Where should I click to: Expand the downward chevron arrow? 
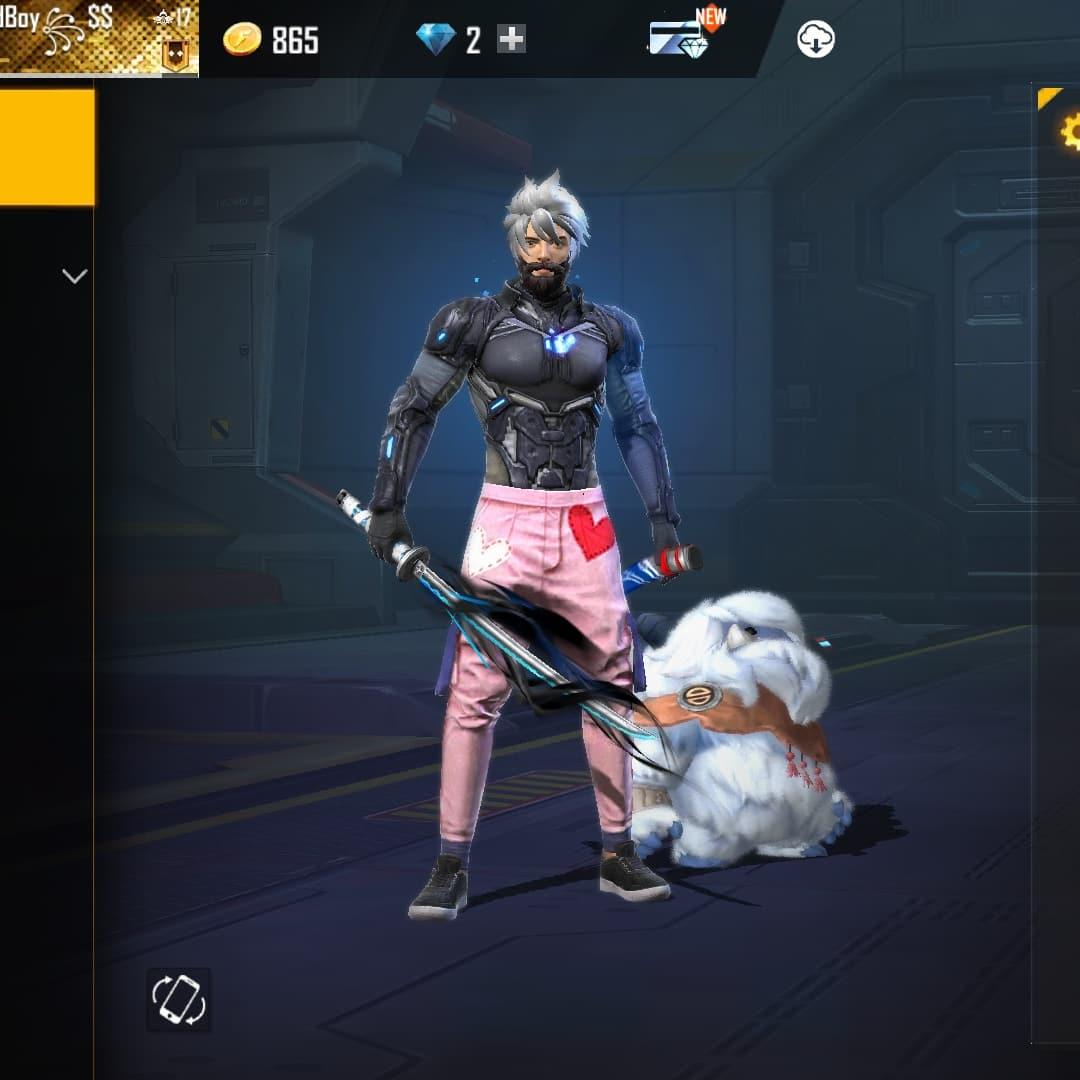(74, 276)
